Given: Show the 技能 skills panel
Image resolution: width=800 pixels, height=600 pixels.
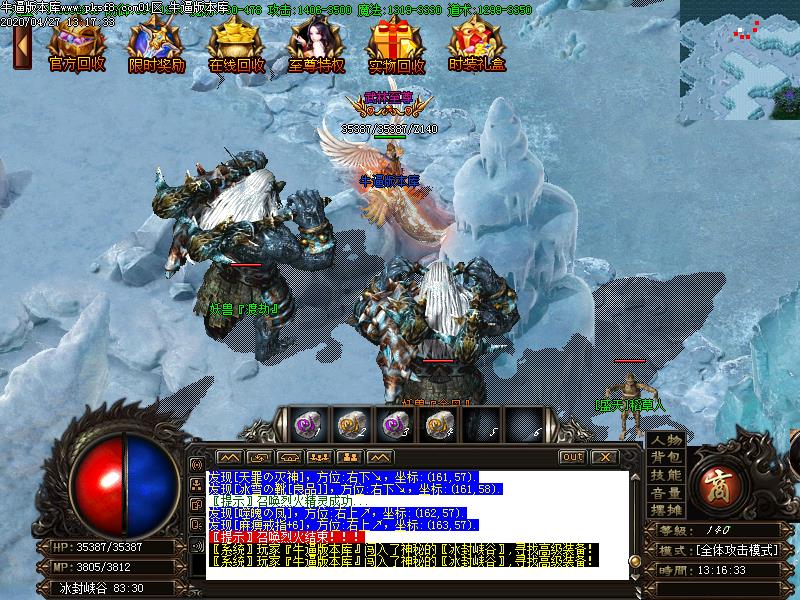Looking at the screenshot, I should pyautogui.click(x=666, y=475).
